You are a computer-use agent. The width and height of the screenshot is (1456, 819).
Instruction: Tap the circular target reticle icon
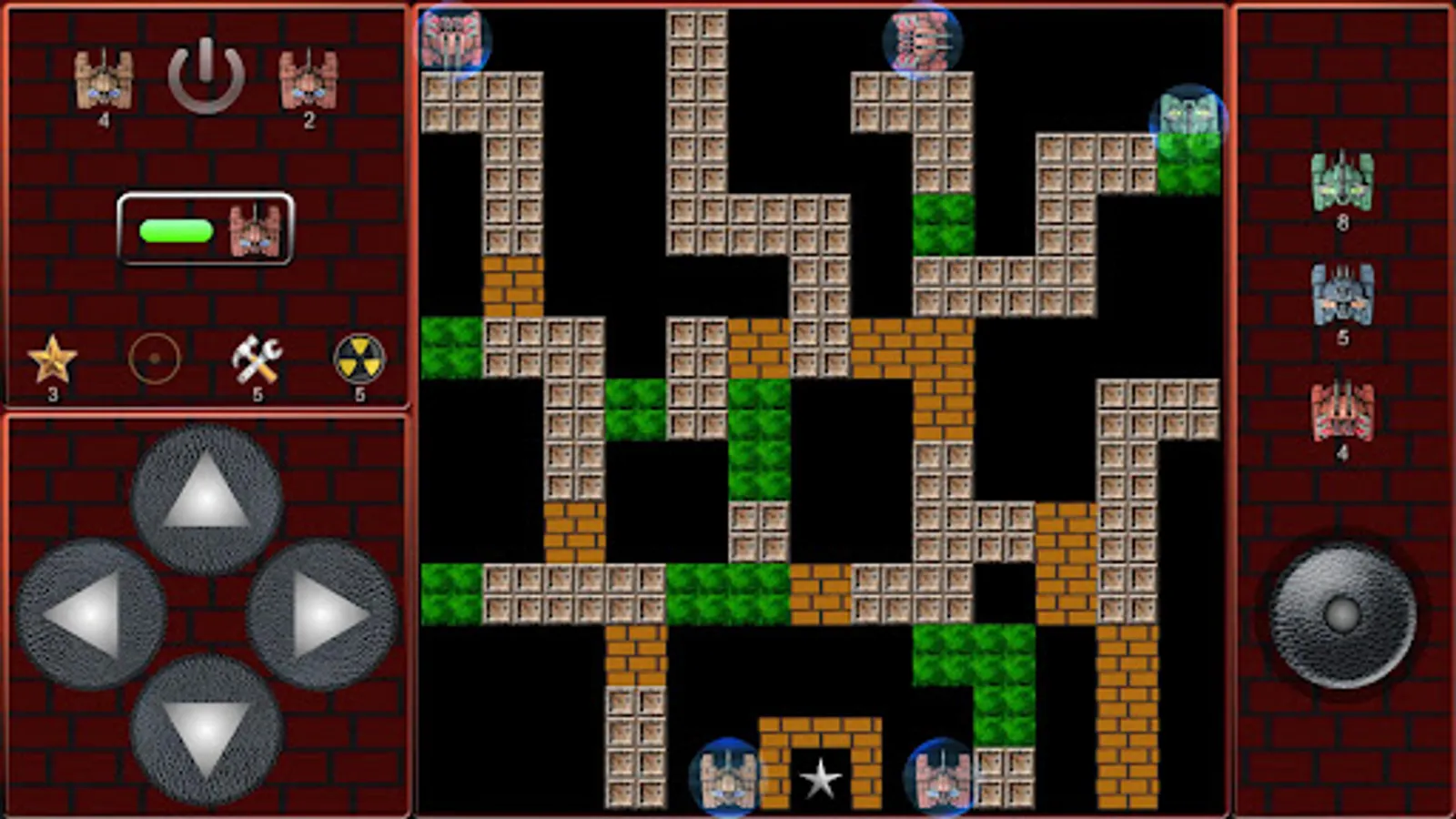(155, 359)
